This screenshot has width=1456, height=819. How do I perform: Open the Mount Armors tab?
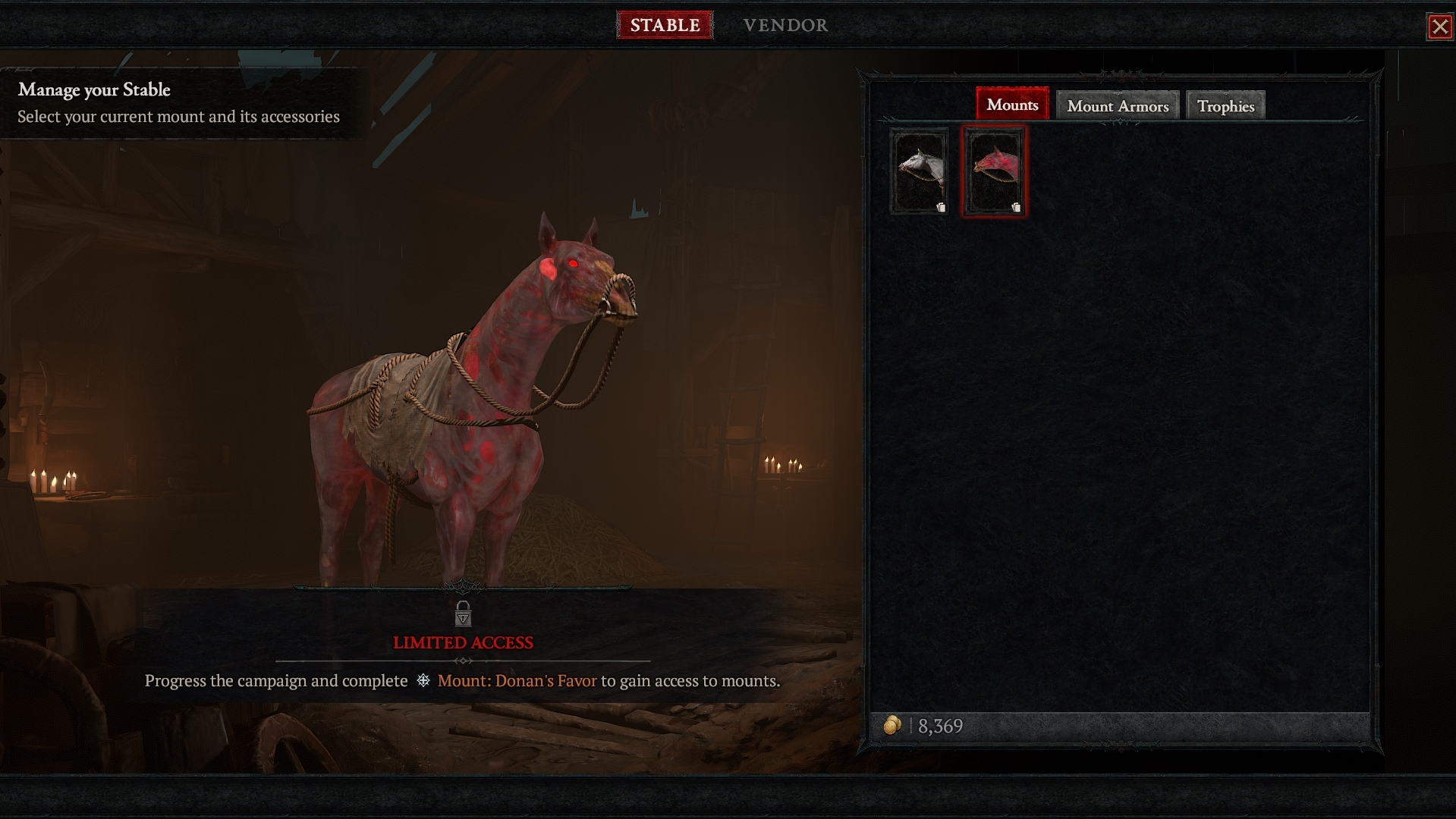[x=1117, y=106]
